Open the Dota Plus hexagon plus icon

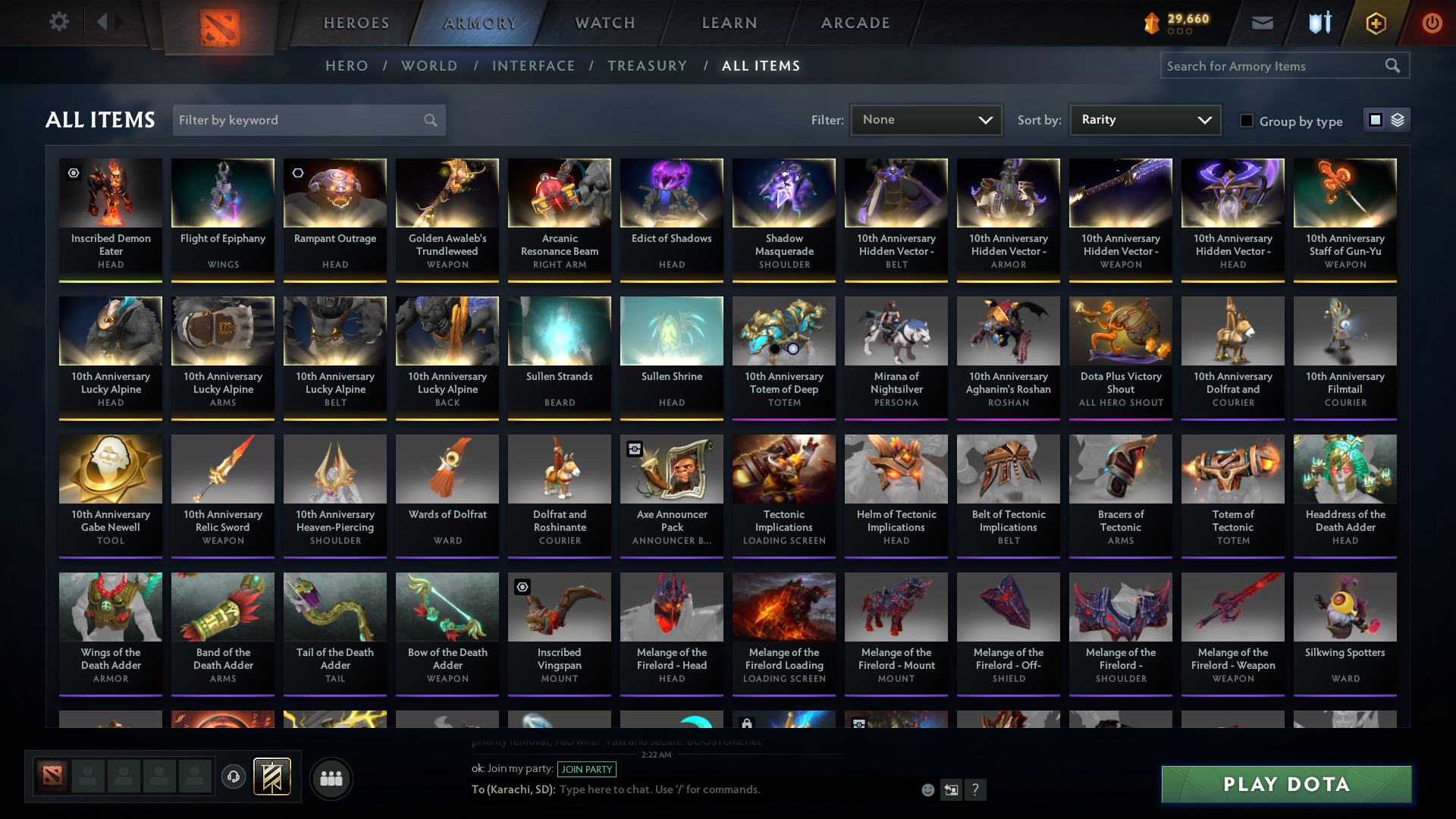[x=1375, y=23]
